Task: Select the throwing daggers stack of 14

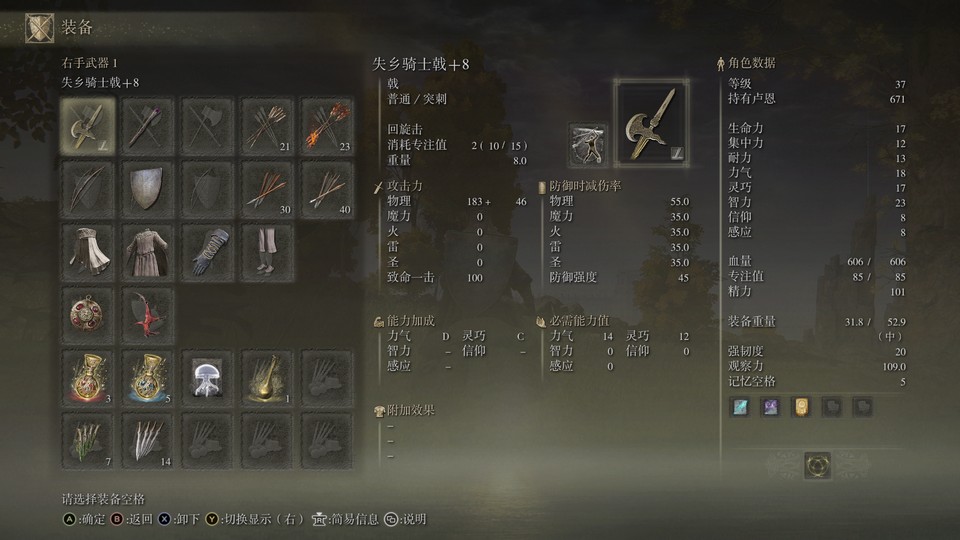Action: pyautogui.click(x=148, y=441)
